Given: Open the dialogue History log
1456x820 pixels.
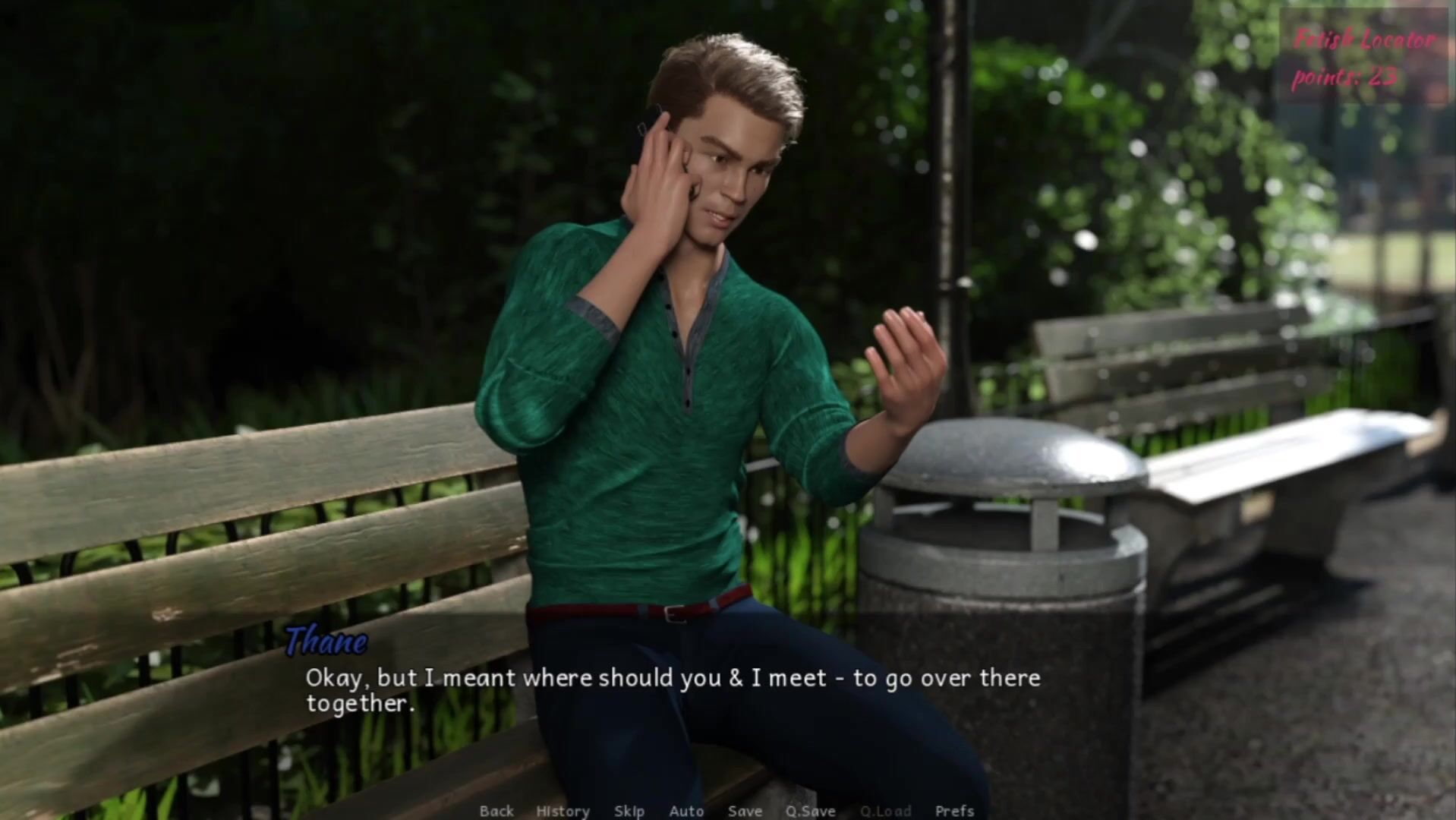Looking at the screenshot, I should click(563, 811).
